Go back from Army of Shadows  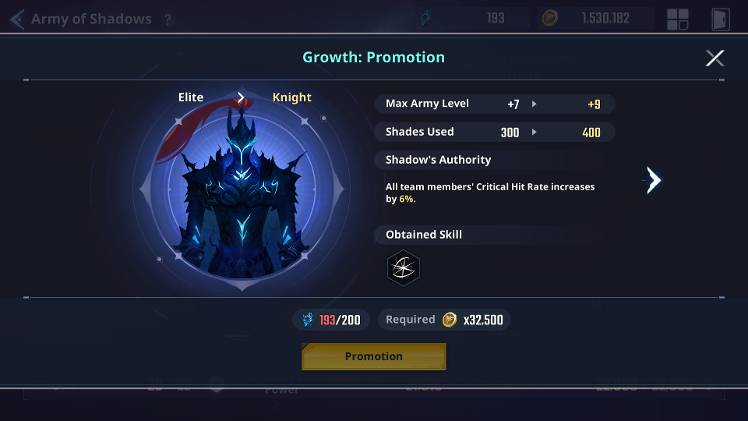[x=16, y=19]
